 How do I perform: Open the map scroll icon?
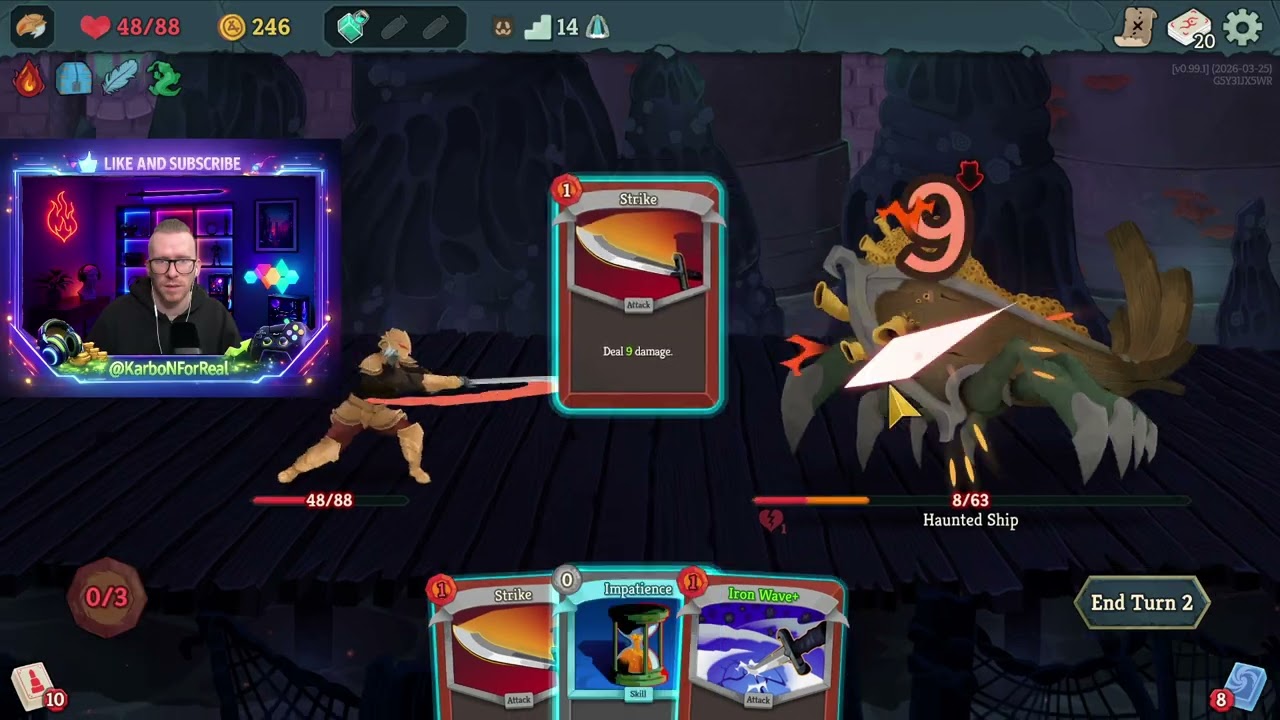(x=1136, y=28)
